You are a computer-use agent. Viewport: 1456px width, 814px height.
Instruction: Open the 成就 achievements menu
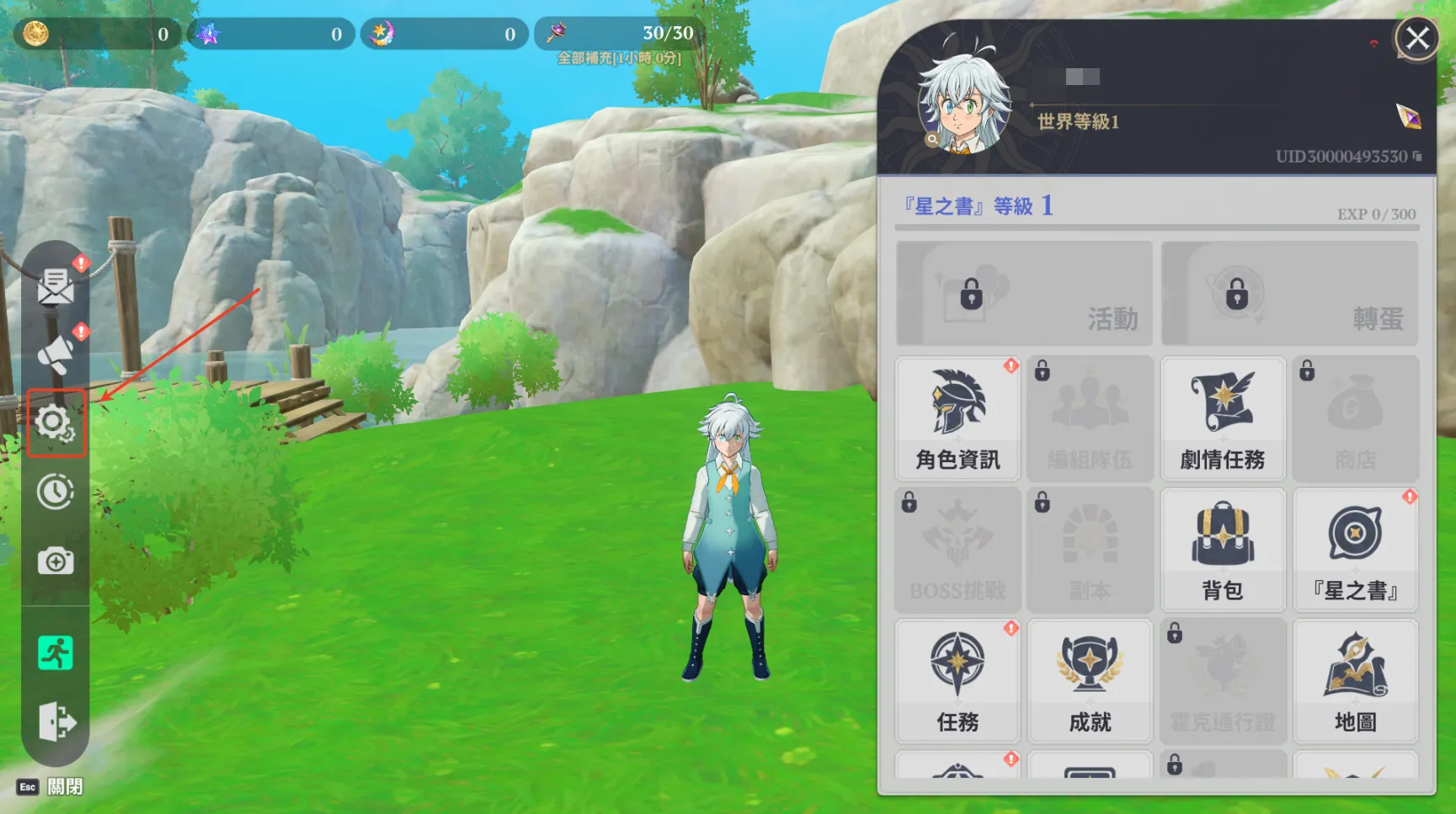(1090, 681)
